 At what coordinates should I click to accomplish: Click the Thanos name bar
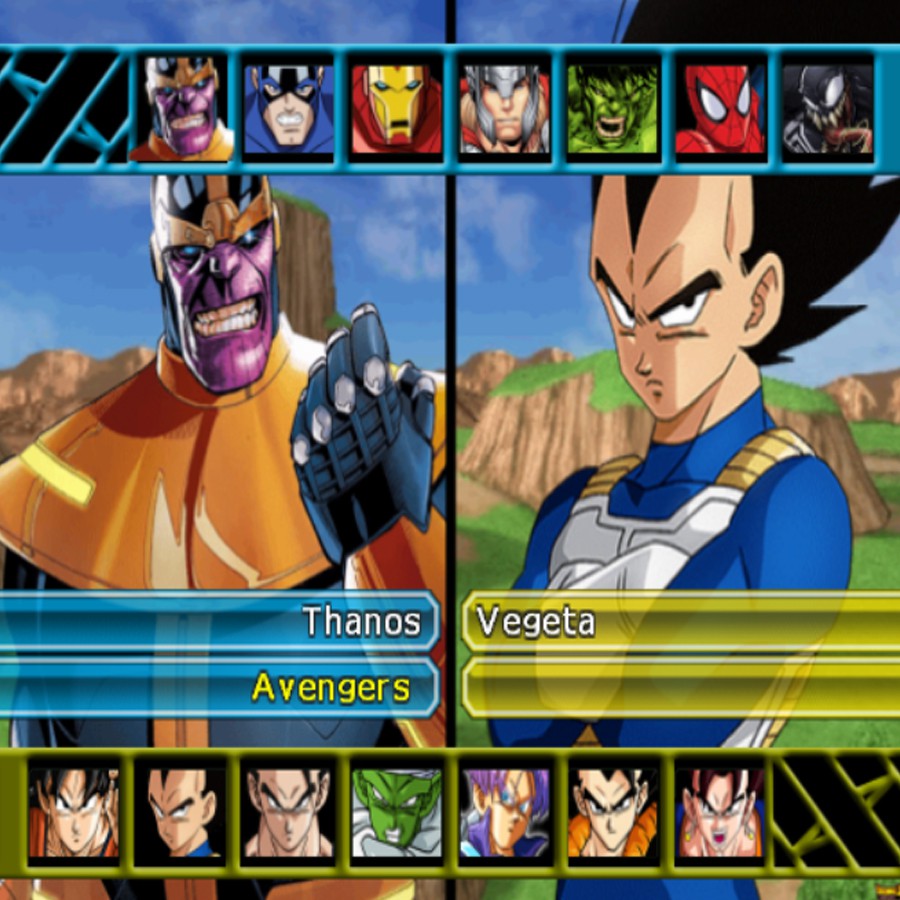[x=220, y=622]
